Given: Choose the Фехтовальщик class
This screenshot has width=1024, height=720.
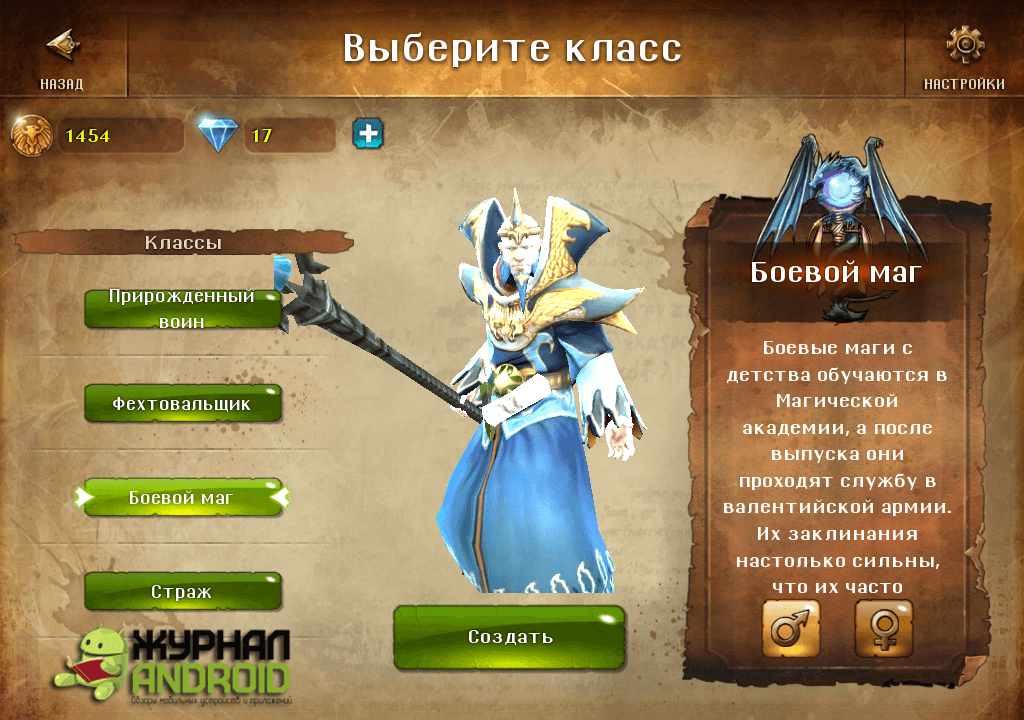Looking at the screenshot, I should [x=183, y=404].
